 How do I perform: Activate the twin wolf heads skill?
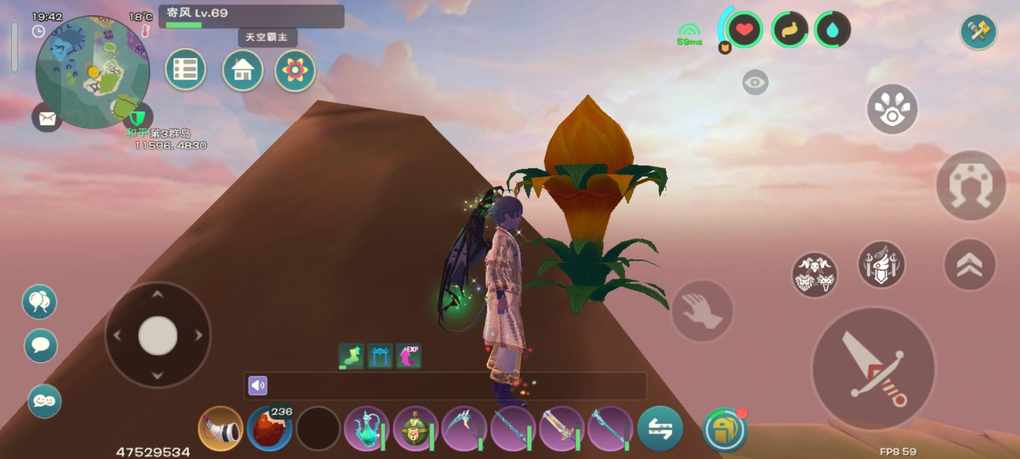[815, 274]
